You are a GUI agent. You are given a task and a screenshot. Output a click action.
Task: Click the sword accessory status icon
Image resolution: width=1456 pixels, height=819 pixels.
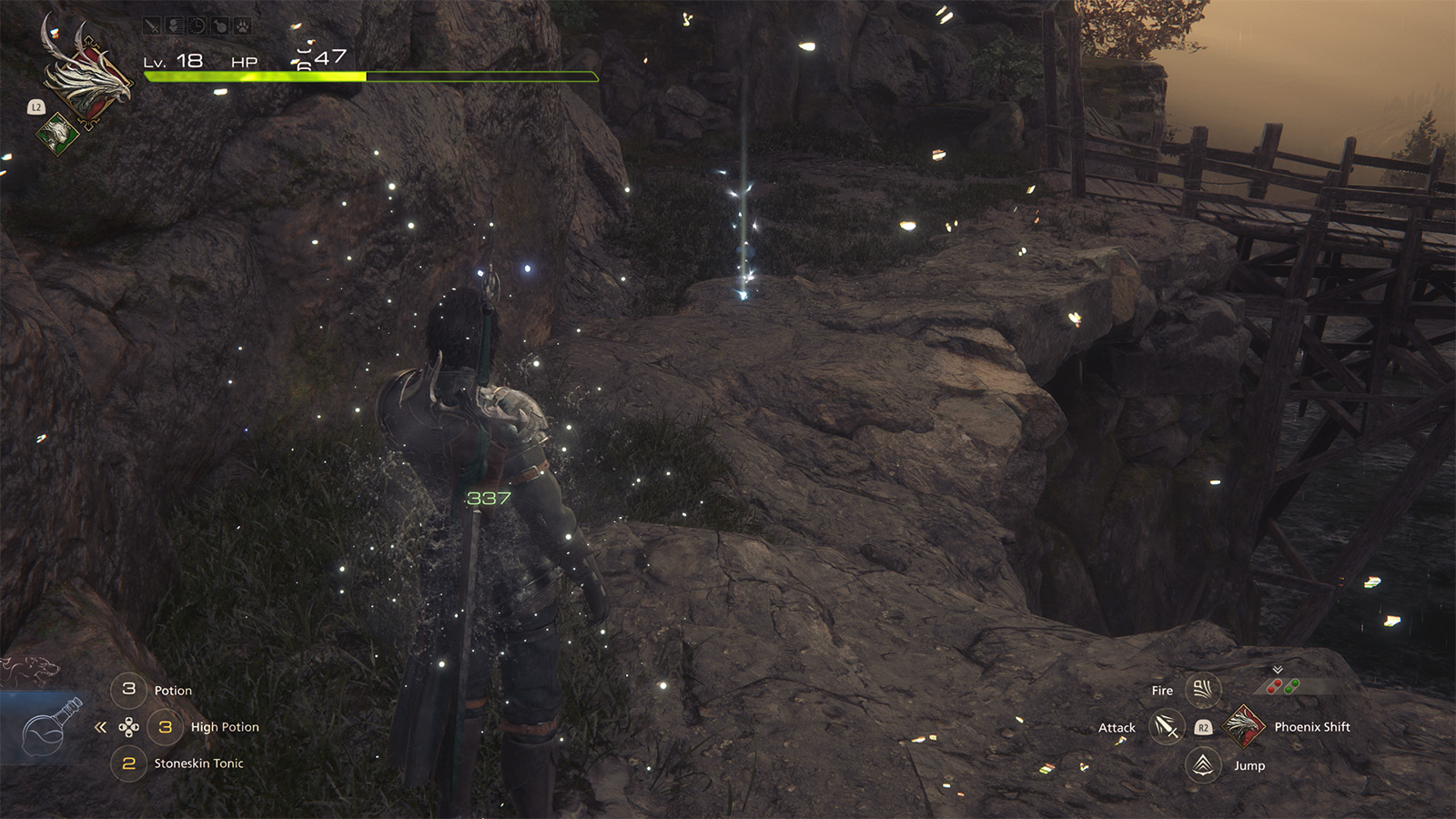click(x=152, y=26)
